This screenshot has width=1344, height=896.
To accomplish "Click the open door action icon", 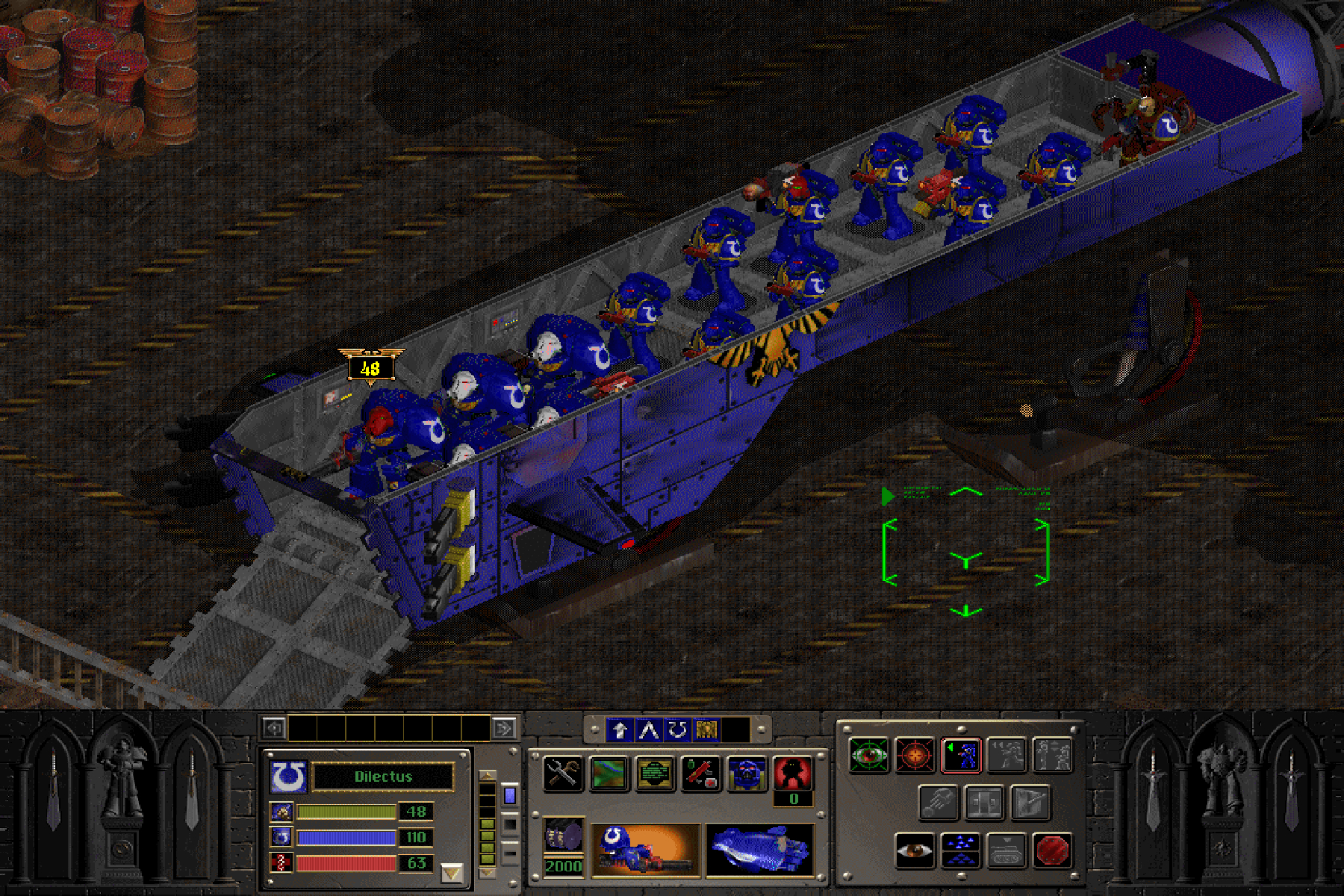I will tap(985, 803).
